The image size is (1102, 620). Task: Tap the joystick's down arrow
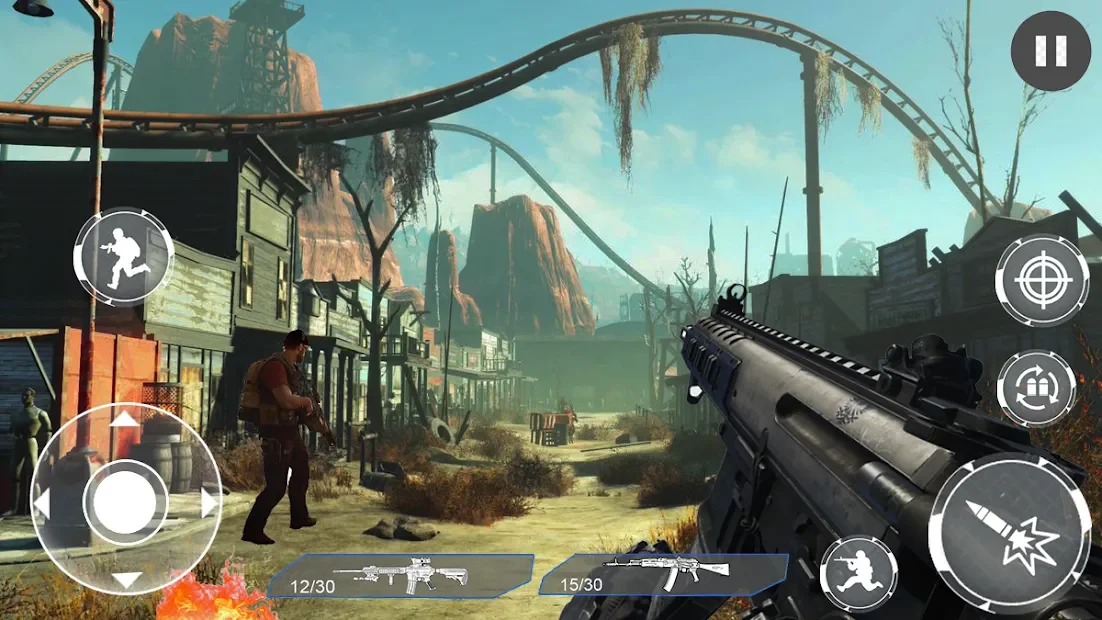pyautogui.click(x=126, y=580)
